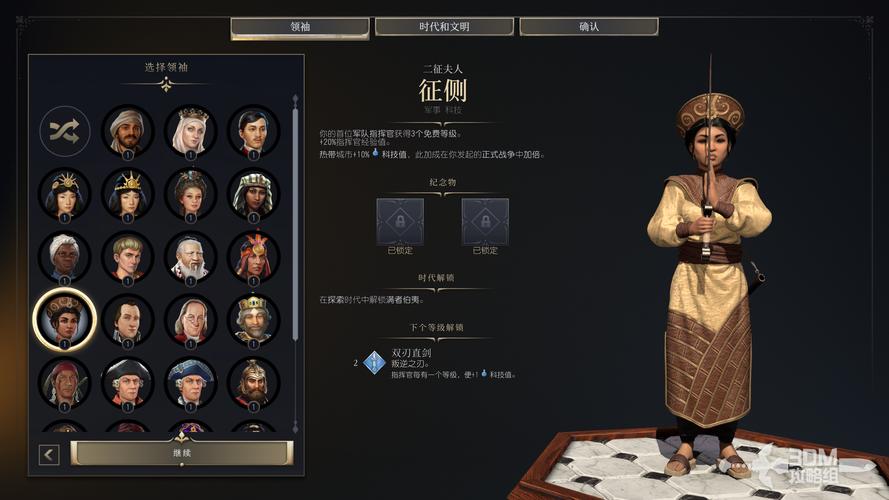The image size is (889, 500).
Task: Choose the leader in a red bandana
Action: click(65, 383)
